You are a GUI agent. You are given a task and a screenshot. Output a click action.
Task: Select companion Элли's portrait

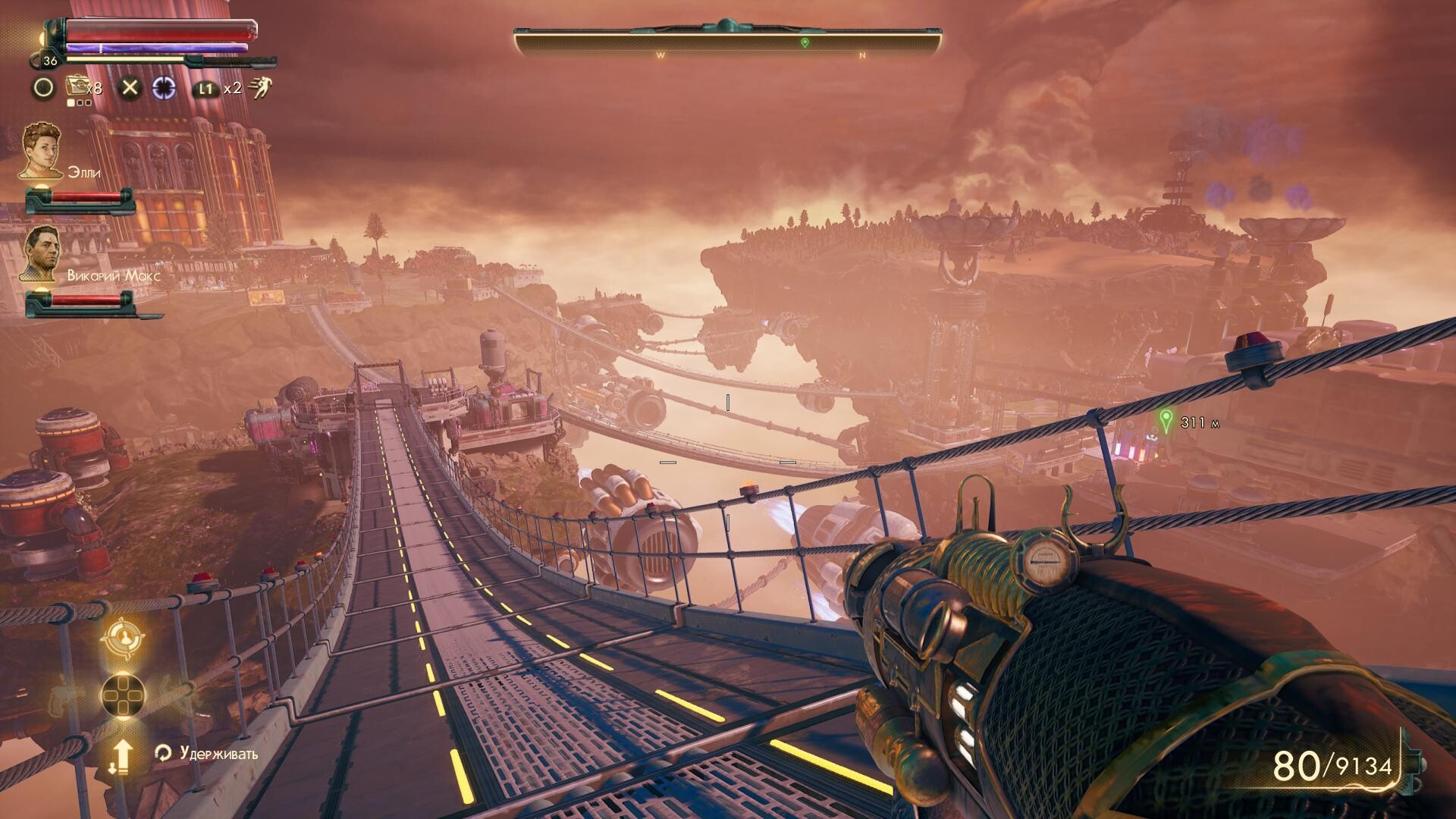[x=41, y=151]
